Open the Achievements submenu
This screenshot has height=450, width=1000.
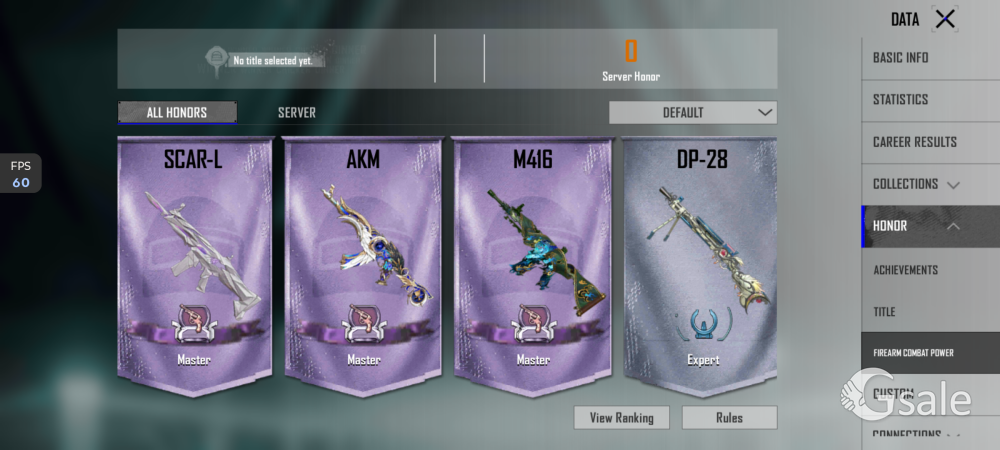930,270
